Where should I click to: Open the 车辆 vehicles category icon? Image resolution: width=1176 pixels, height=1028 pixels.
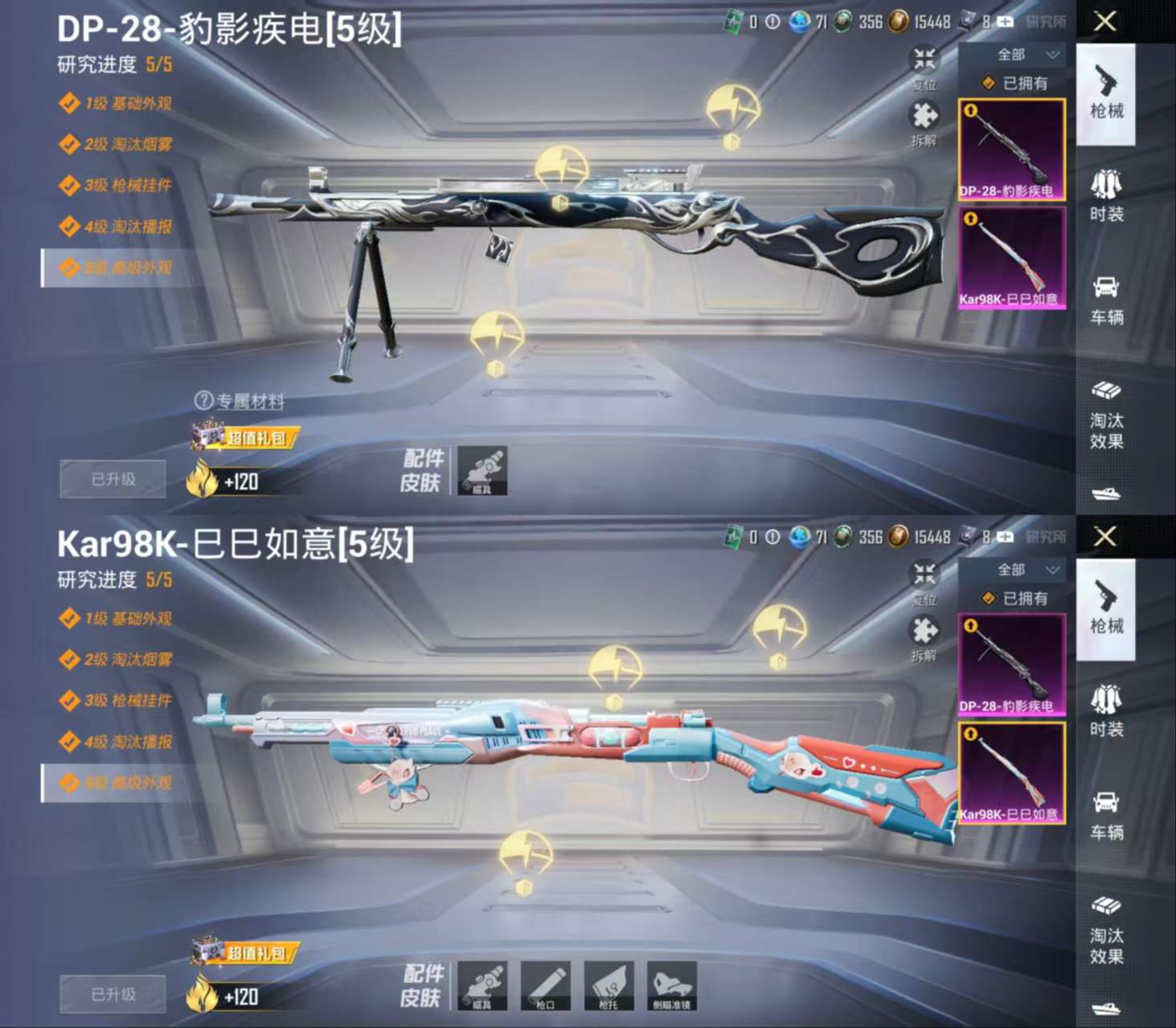coord(1108,296)
